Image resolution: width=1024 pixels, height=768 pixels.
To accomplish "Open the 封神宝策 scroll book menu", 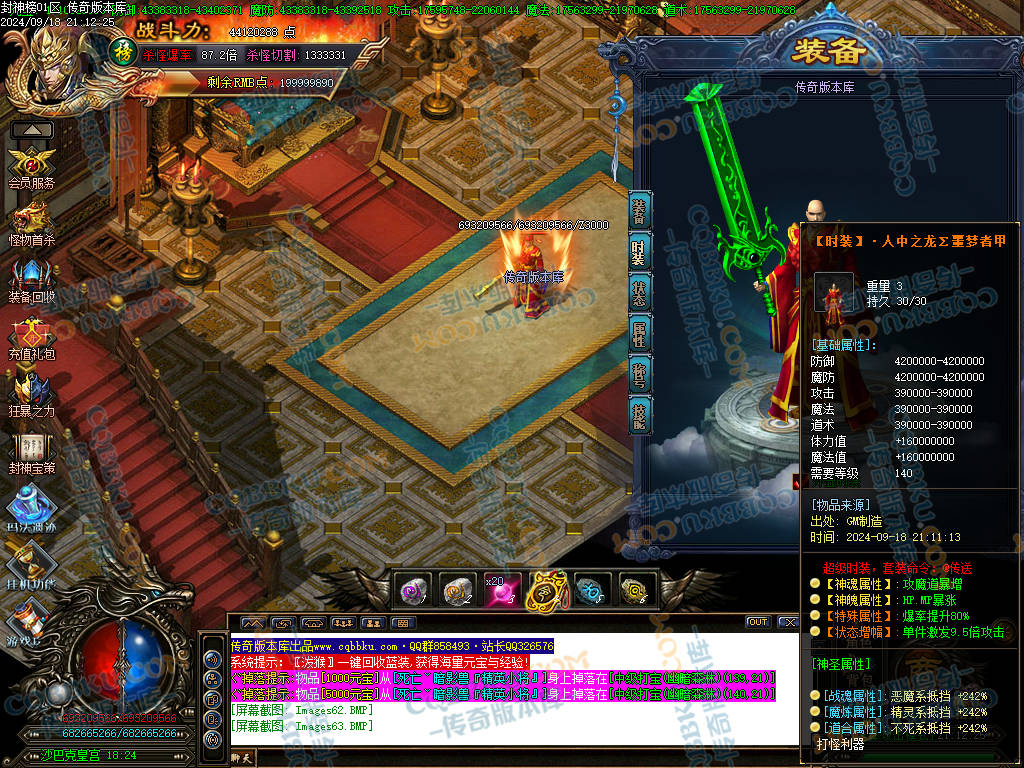I will (x=31, y=449).
